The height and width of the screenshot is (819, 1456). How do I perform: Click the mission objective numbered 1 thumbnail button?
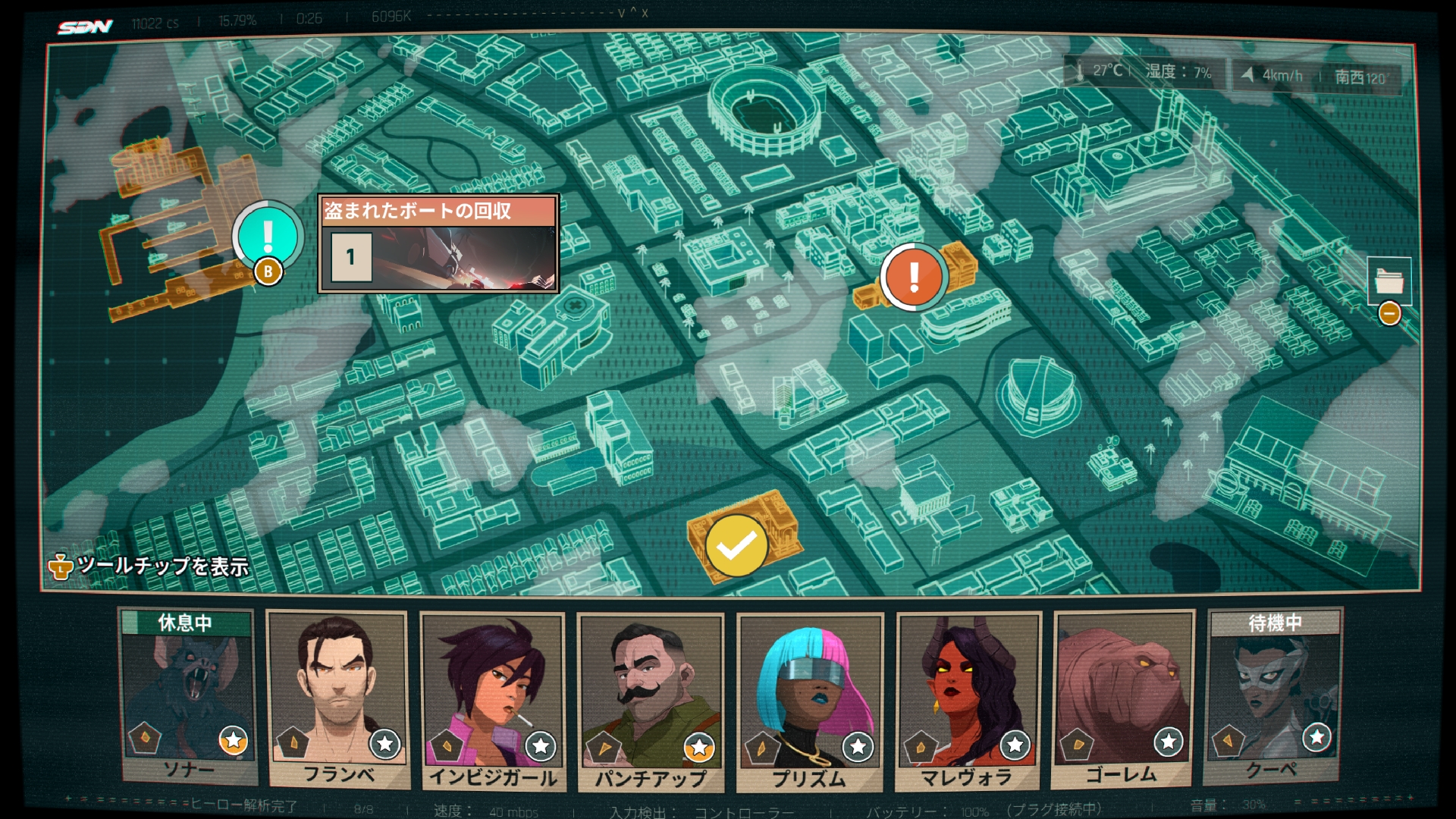(x=351, y=256)
